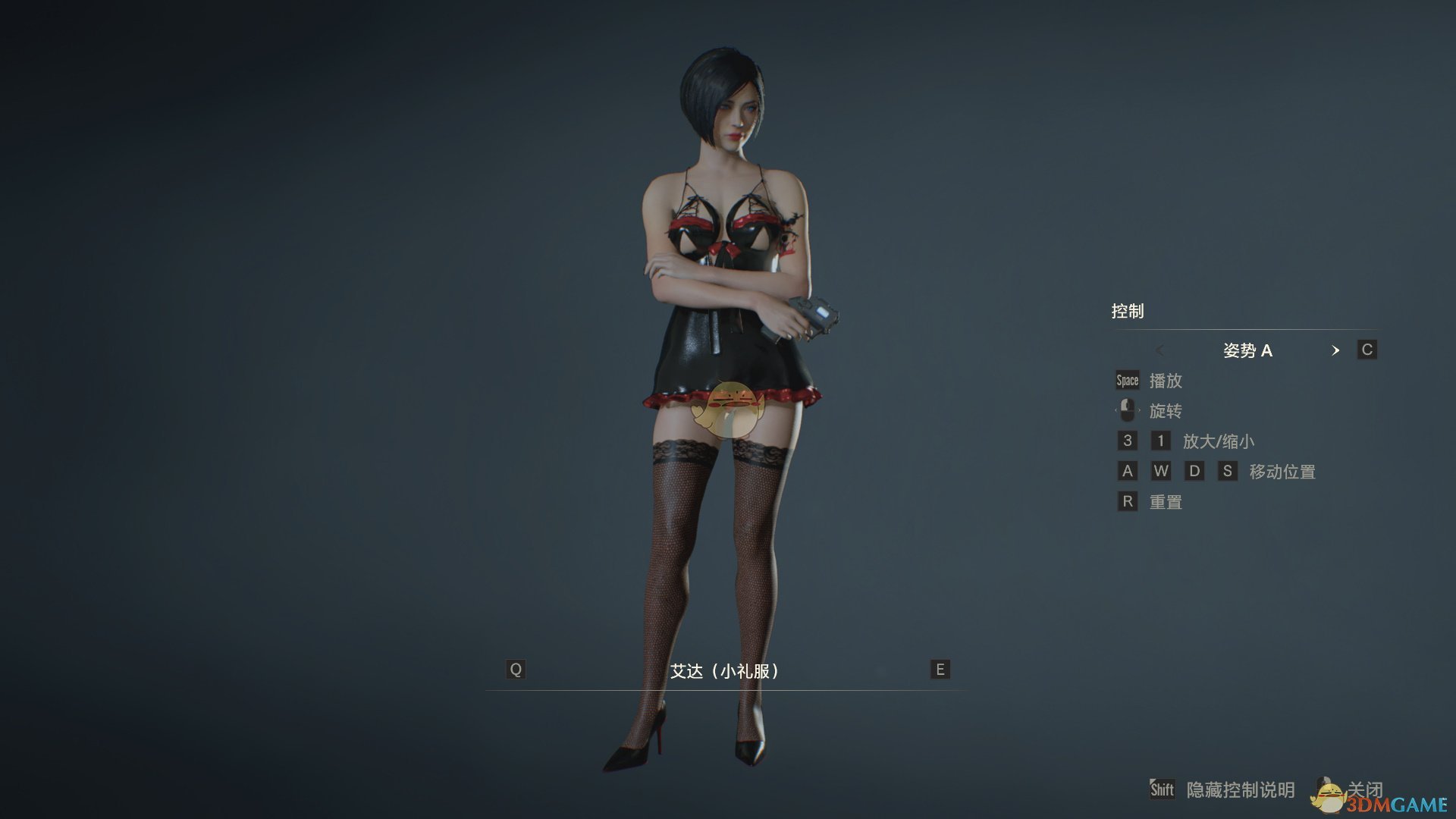Click the mouse icon beside 旋转 (rotate)

[1126, 410]
